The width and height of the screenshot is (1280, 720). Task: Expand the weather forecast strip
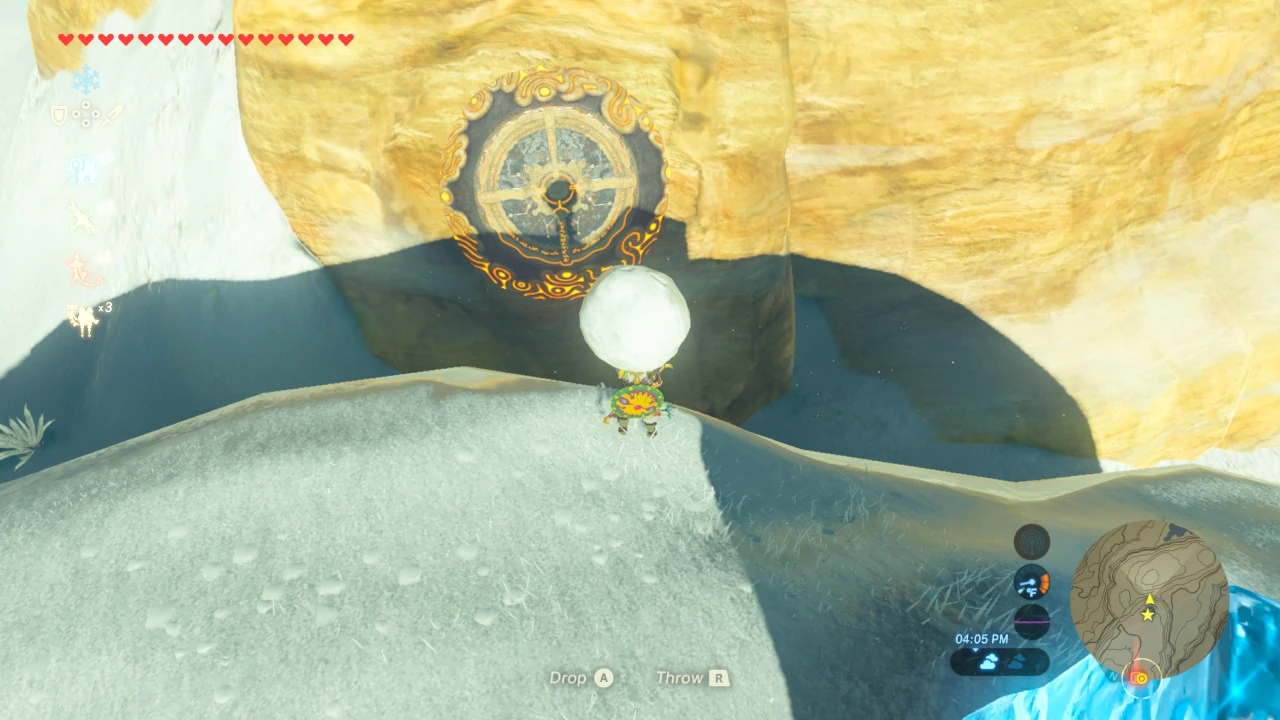tap(1000, 660)
